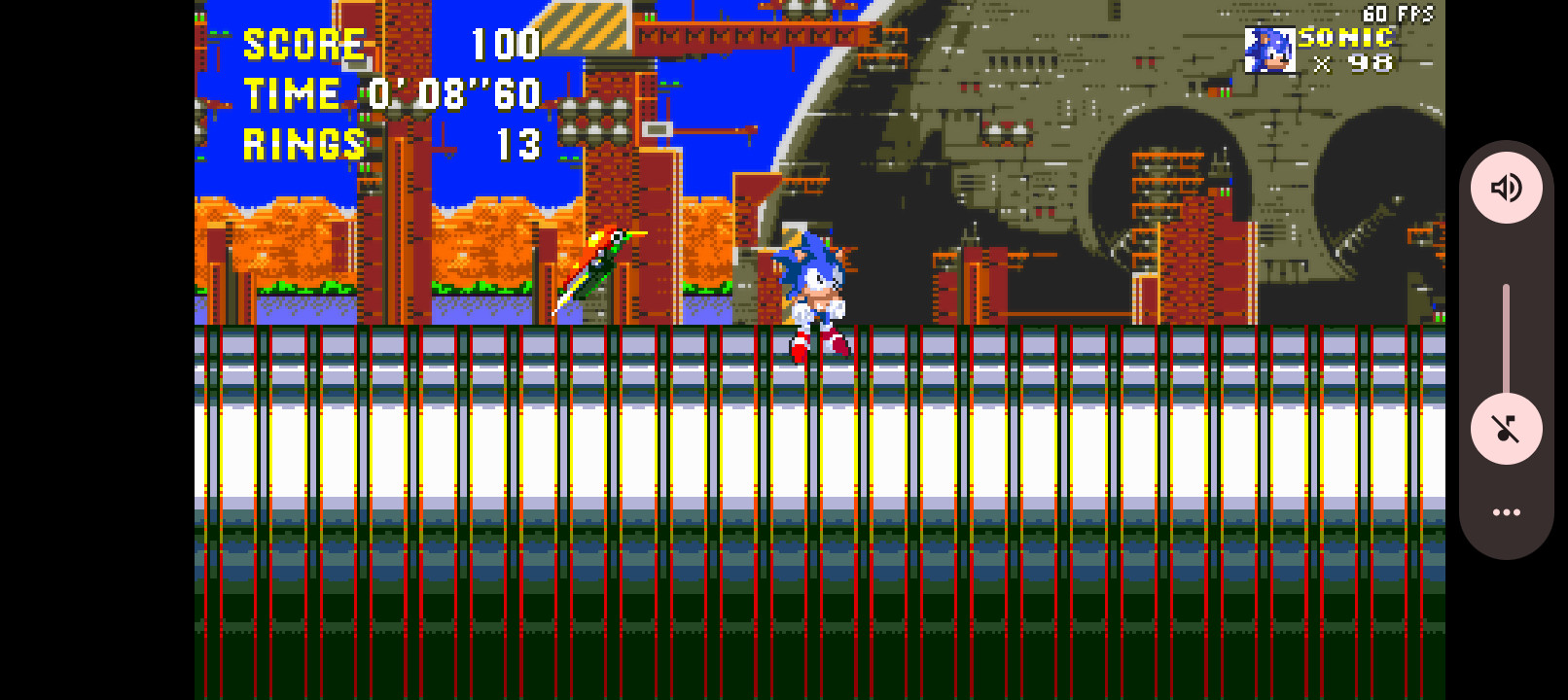Click the TIME display reading 0'08"60
Viewport: 1568px width, 700px height.
pyautogui.click(x=453, y=94)
